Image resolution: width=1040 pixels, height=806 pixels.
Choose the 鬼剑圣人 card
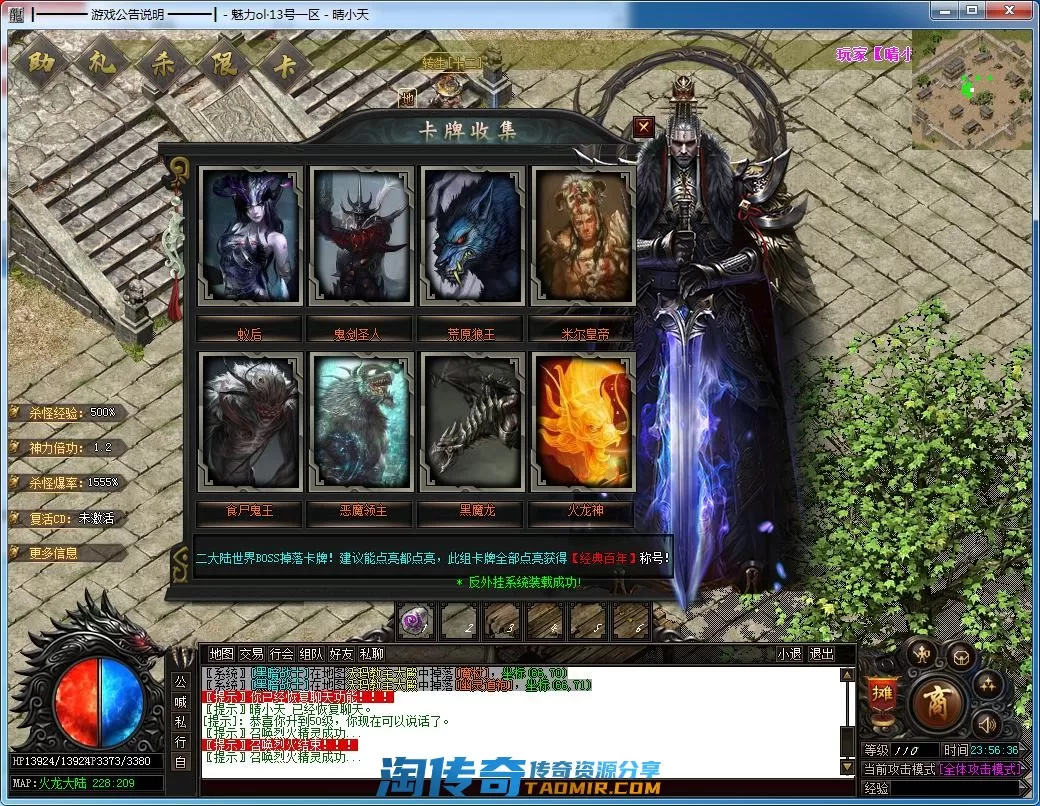[361, 236]
